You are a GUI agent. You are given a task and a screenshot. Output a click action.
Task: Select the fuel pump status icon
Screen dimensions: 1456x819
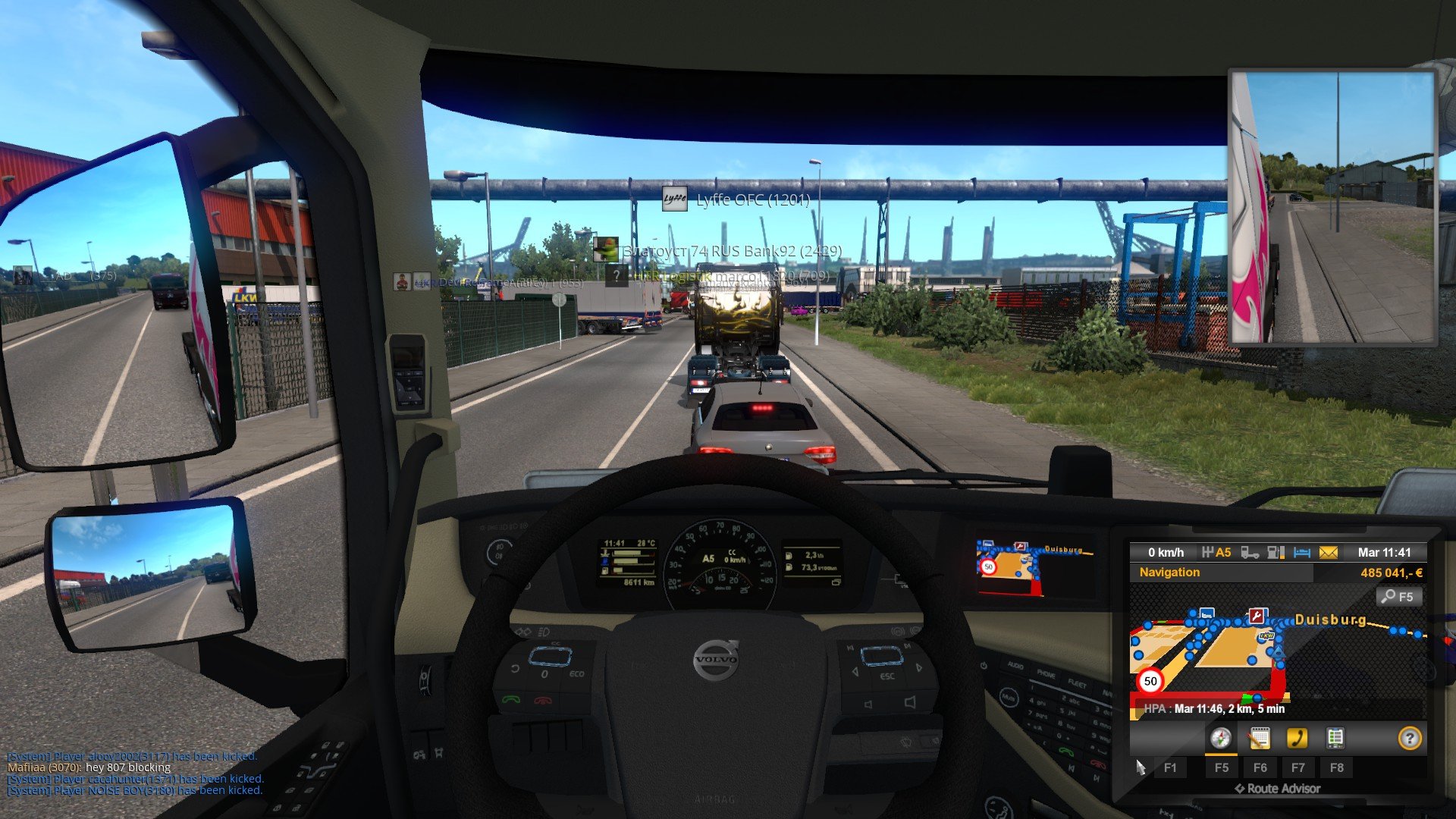(x=1276, y=553)
